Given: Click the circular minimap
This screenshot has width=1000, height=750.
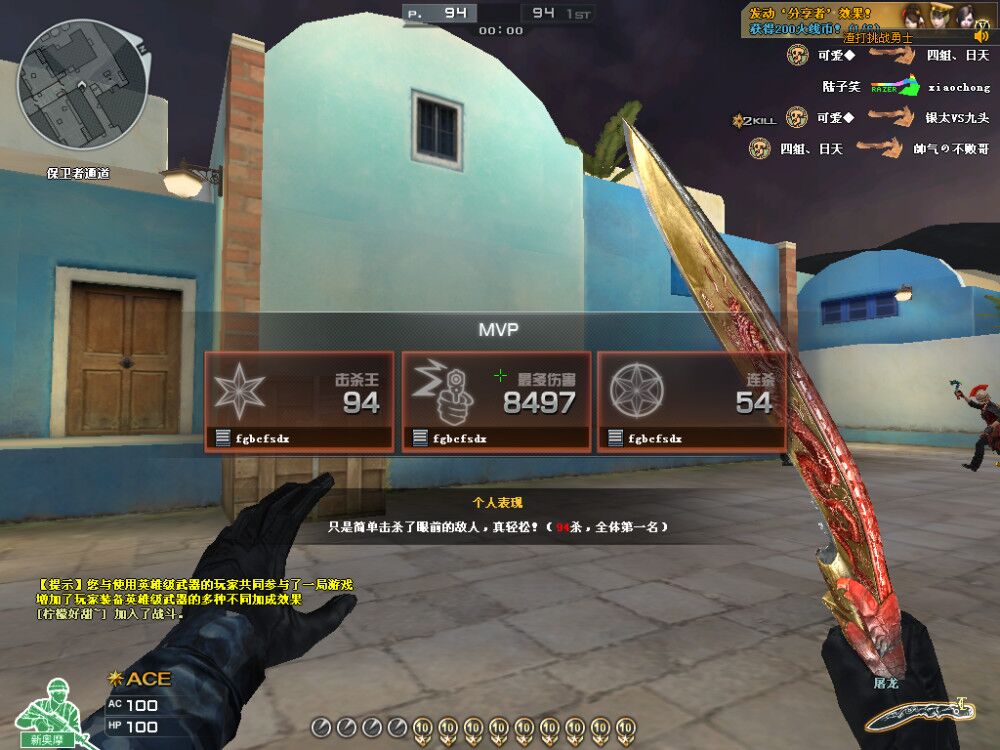Looking at the screenshot, I should pos(83,84).
